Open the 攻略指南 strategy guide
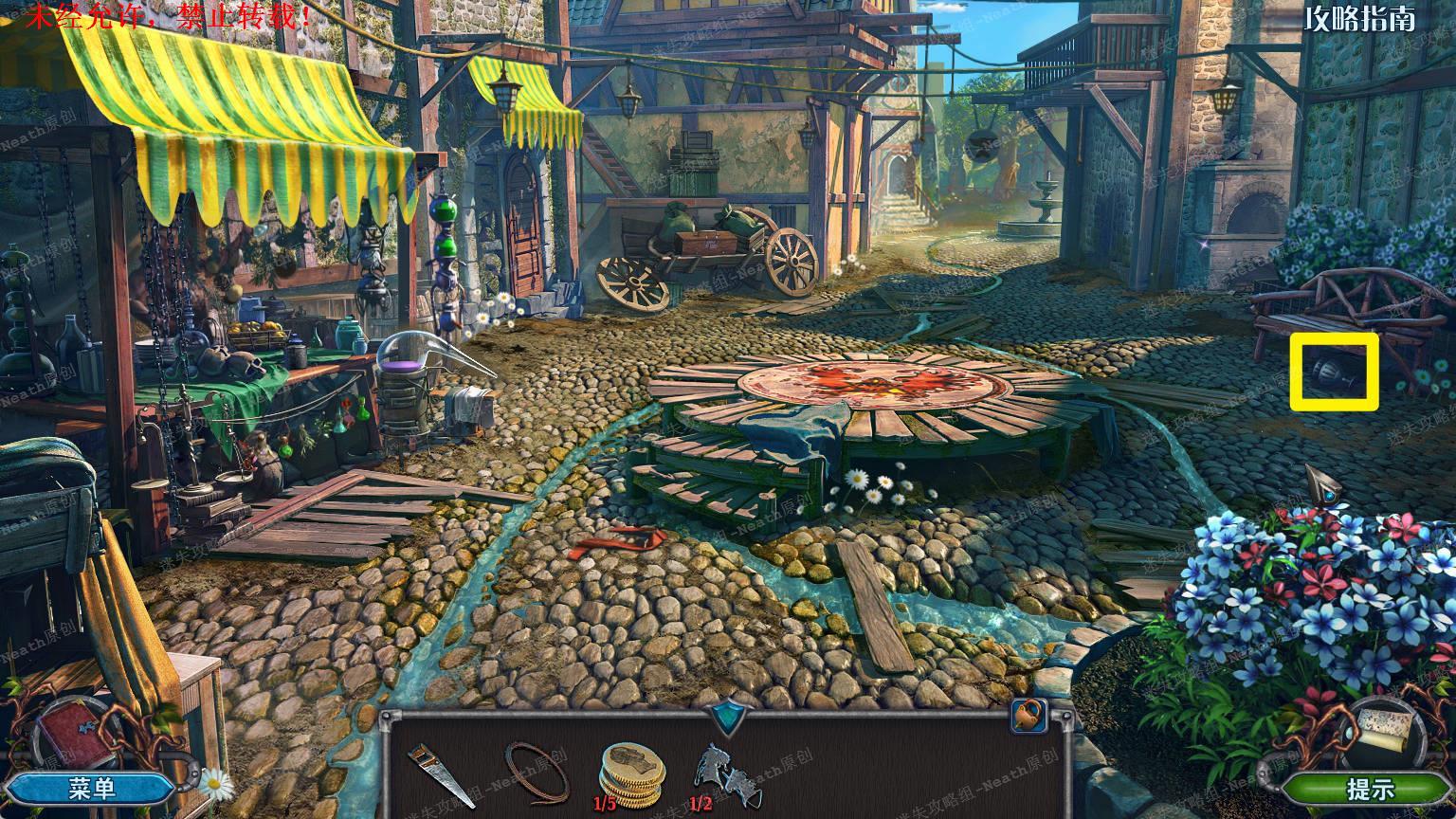The image size is (1456, 819). [x=1359, y=19]
